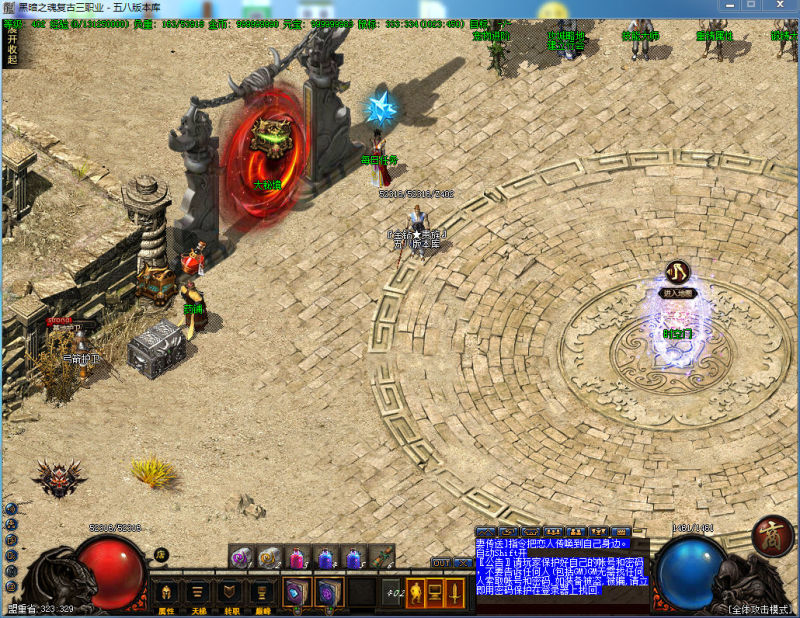Screen dimensions: 800x618
Task: Use the green bundle item in slot 6
Action: pyautogui.click(x=381, y=557)
